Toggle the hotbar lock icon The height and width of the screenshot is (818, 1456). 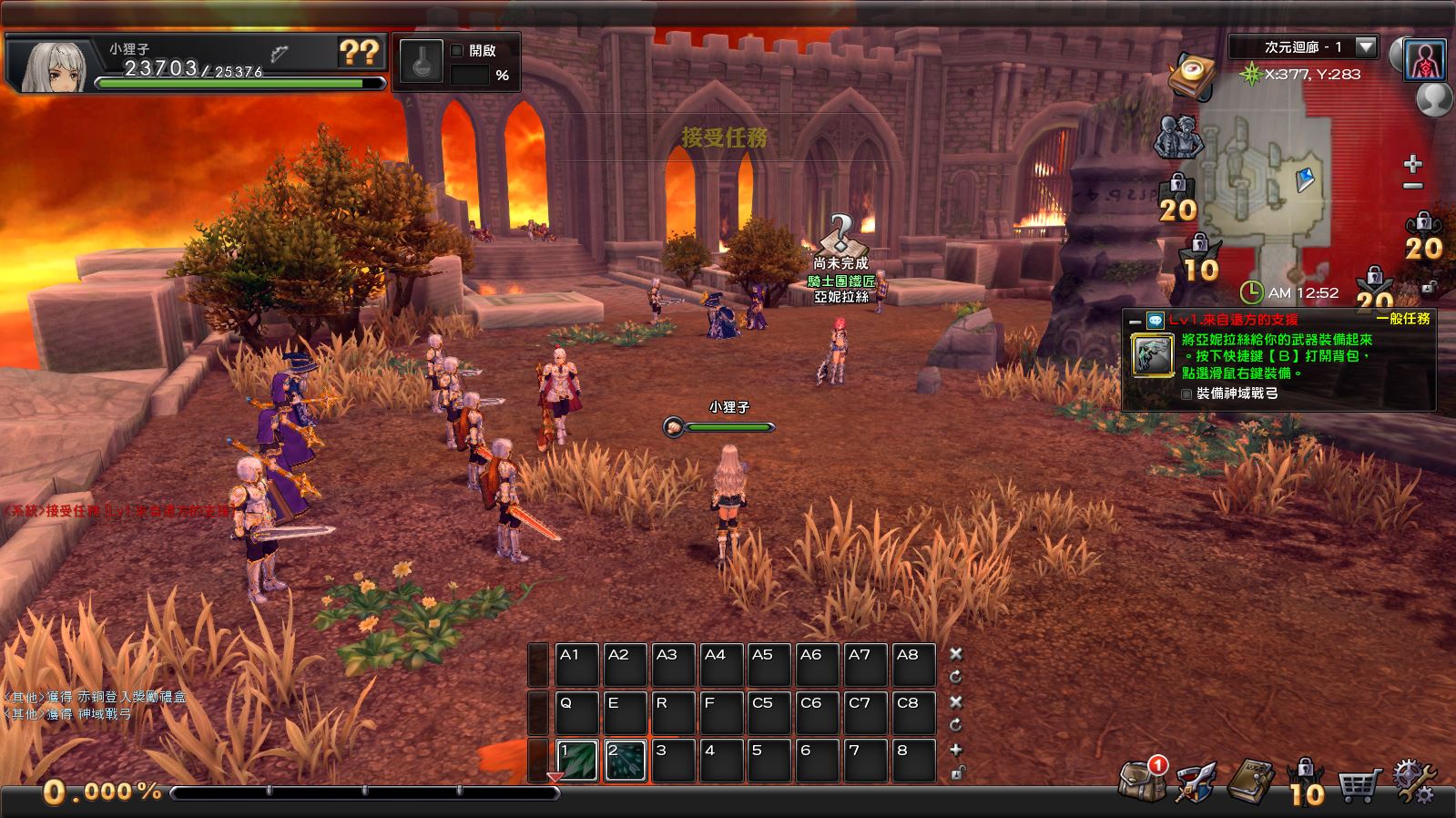(956, 773)
